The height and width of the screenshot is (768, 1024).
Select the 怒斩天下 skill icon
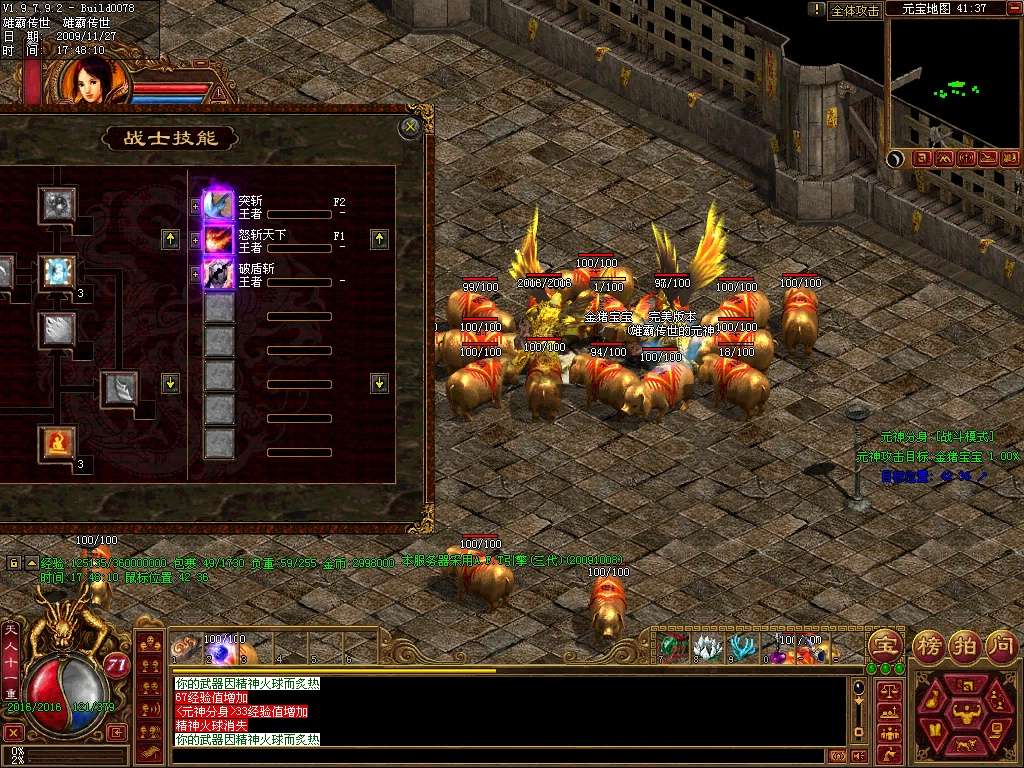(219, 239)
